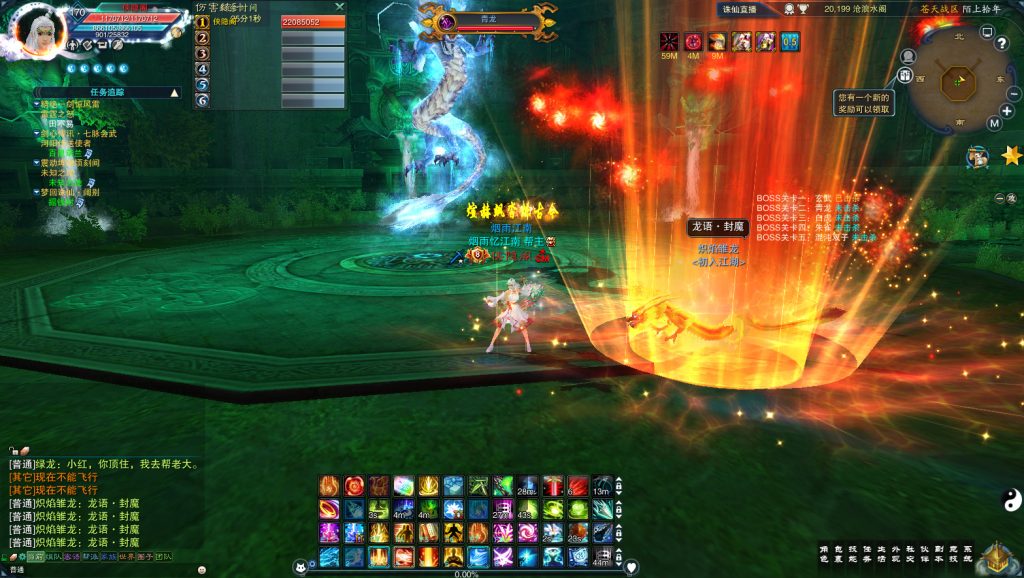Open the world map with M button
Screen dimensions: 1024x578
coord(994,123)
